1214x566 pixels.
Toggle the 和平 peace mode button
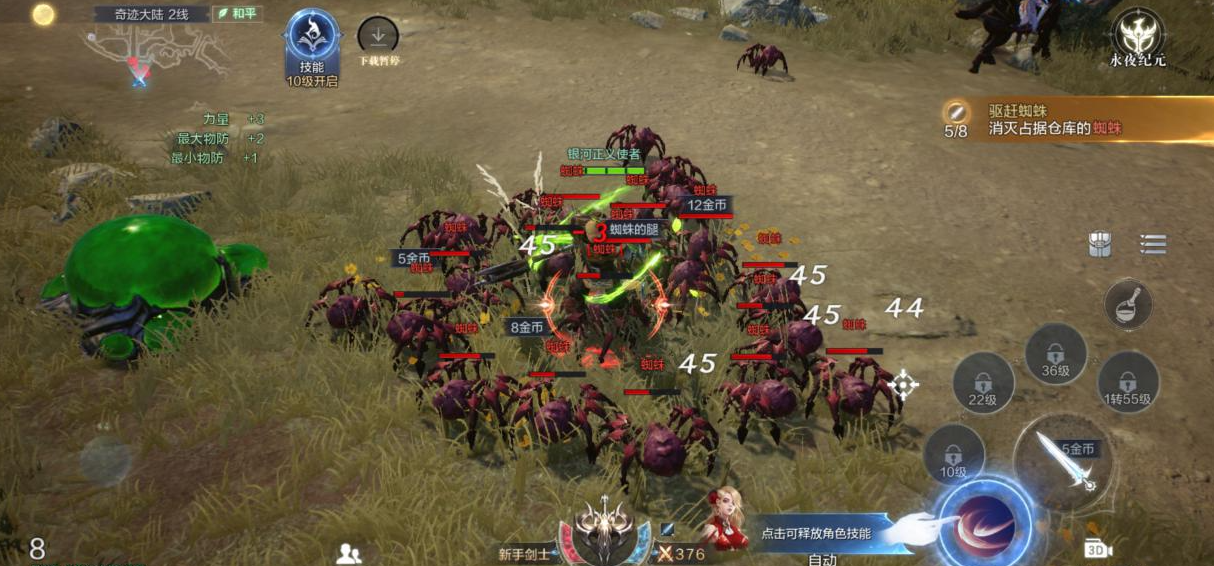238,14
